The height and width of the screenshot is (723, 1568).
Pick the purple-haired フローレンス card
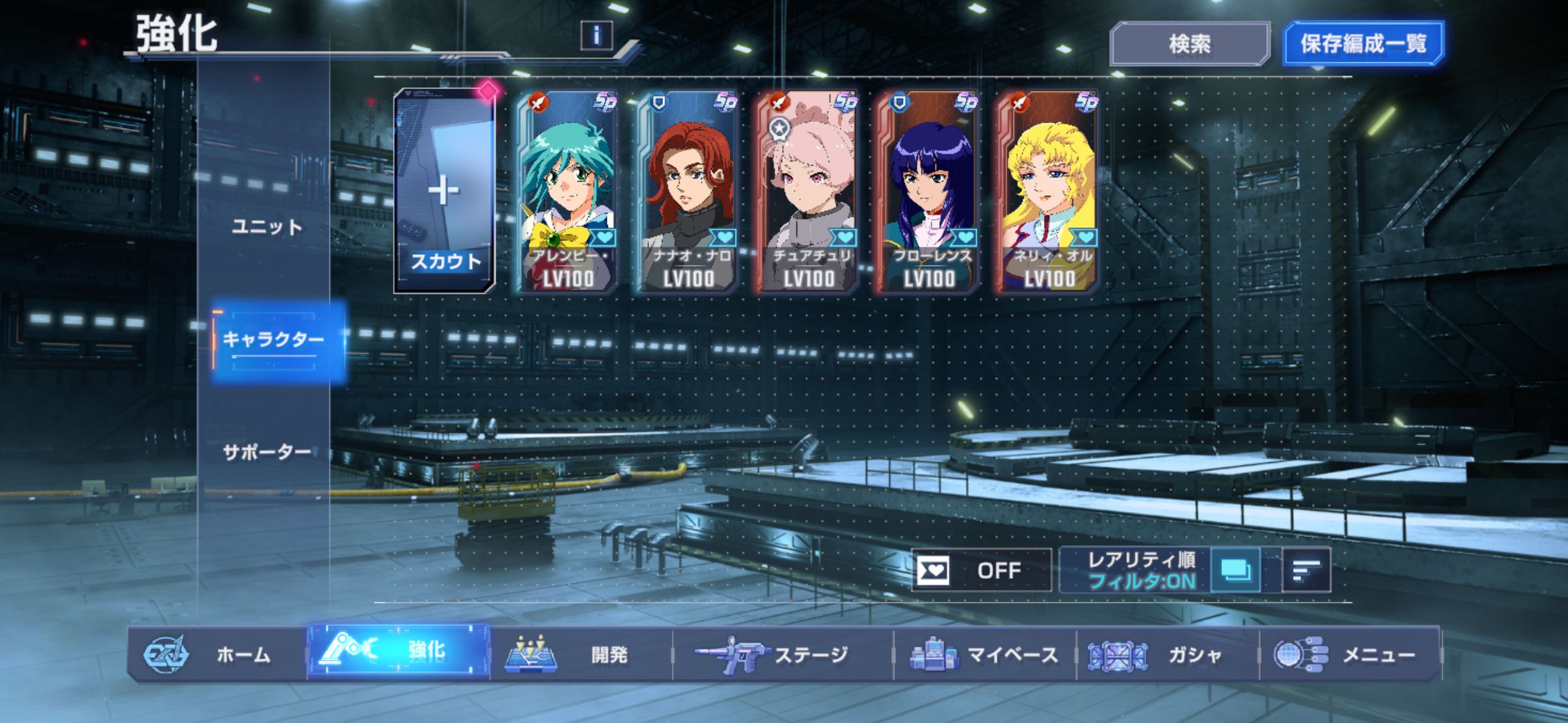(x=928, y=191)
